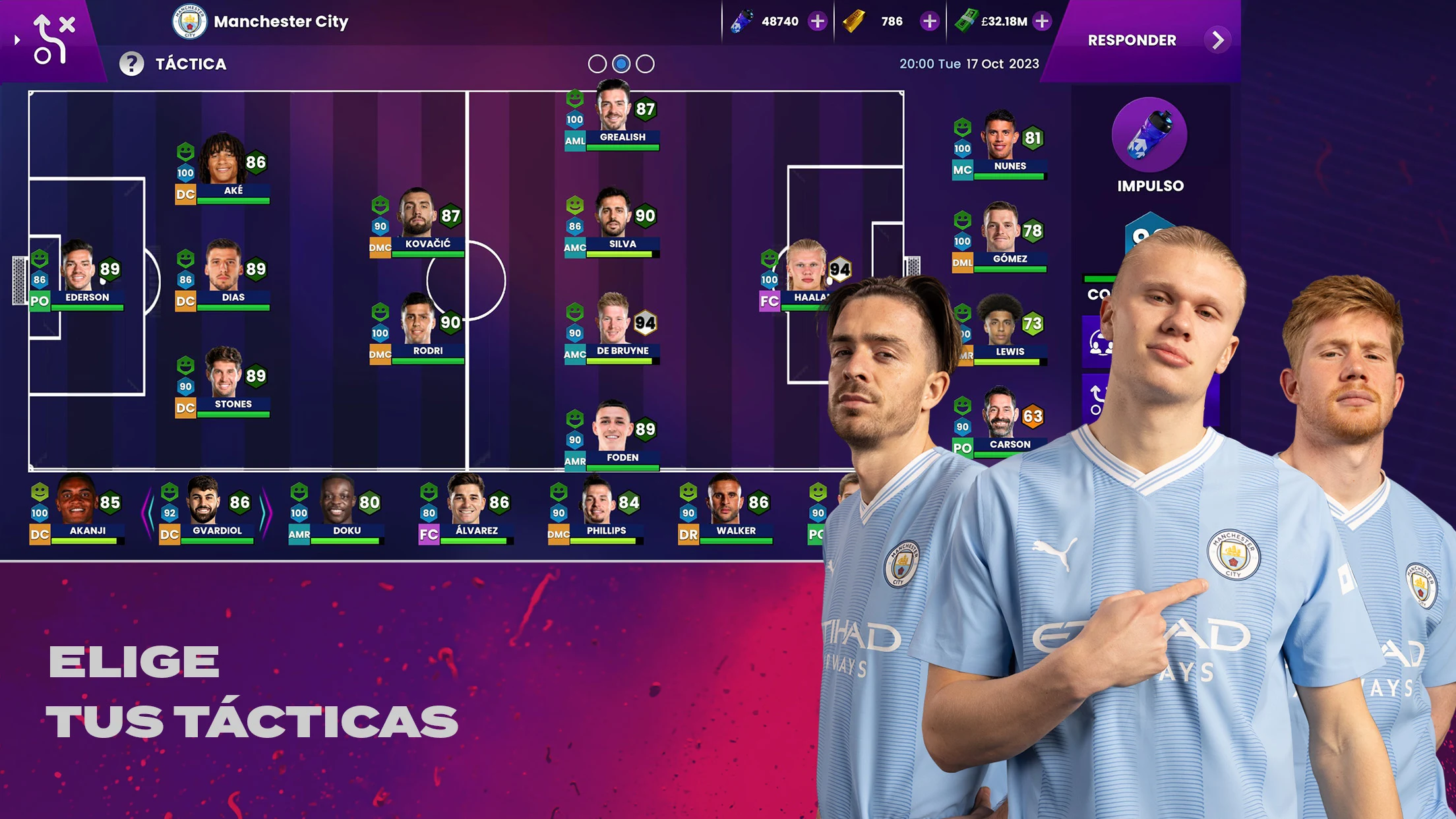Select the first carousel page dot
Image resolution: width=1456 pixels, height=819 pixels.
point(597,63)
